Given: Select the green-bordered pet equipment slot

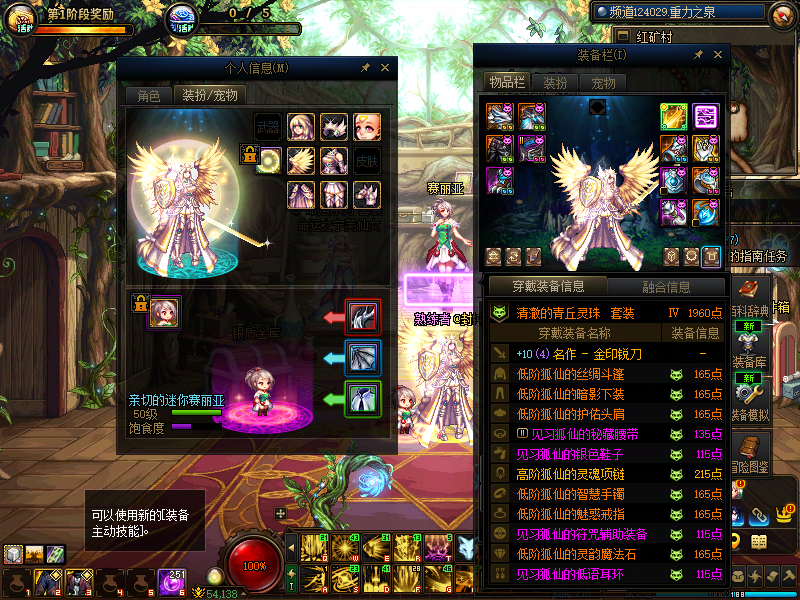Looking at the screenshot, I should 360,397.
